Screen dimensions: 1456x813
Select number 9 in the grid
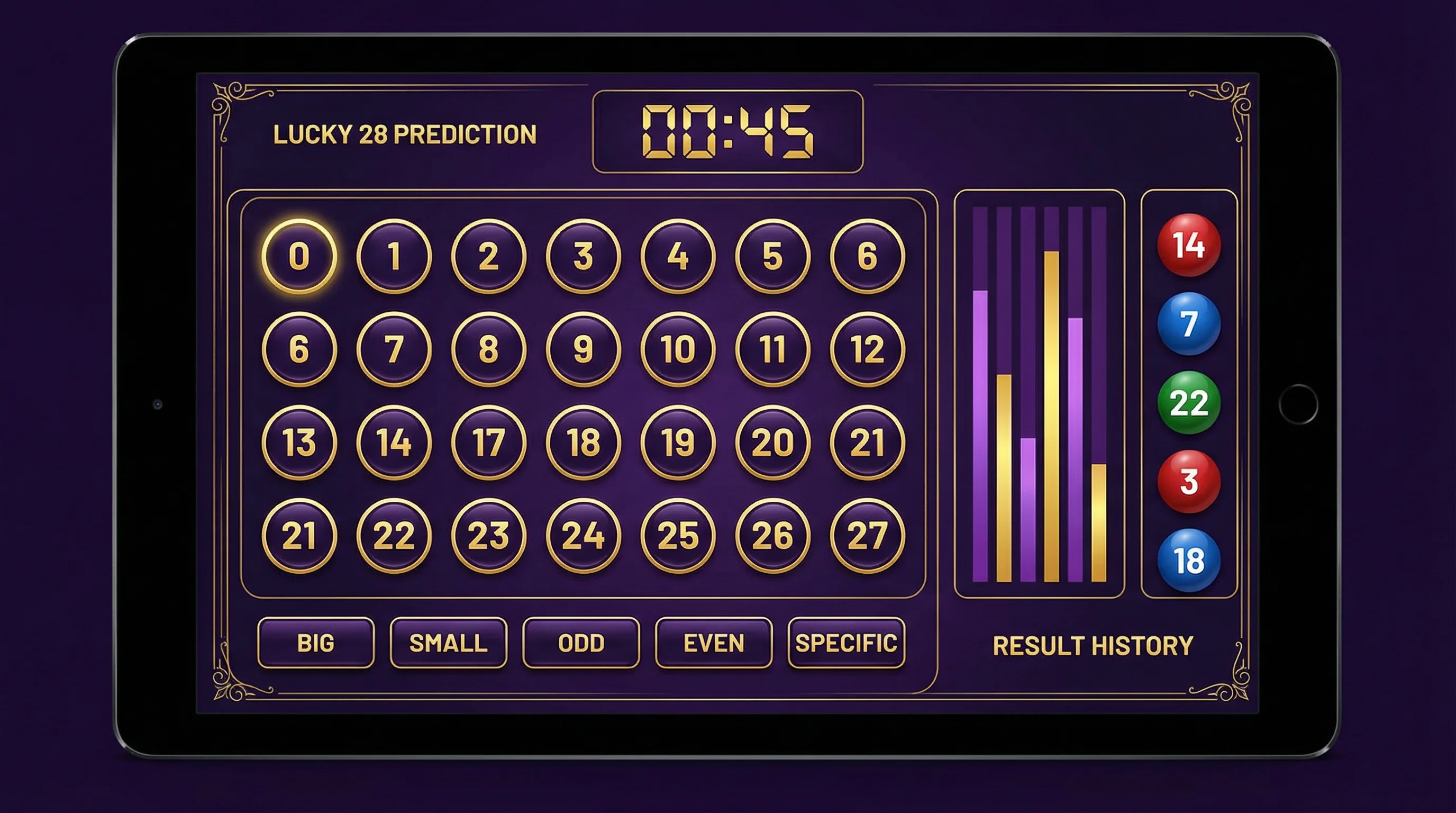[584, 349]
